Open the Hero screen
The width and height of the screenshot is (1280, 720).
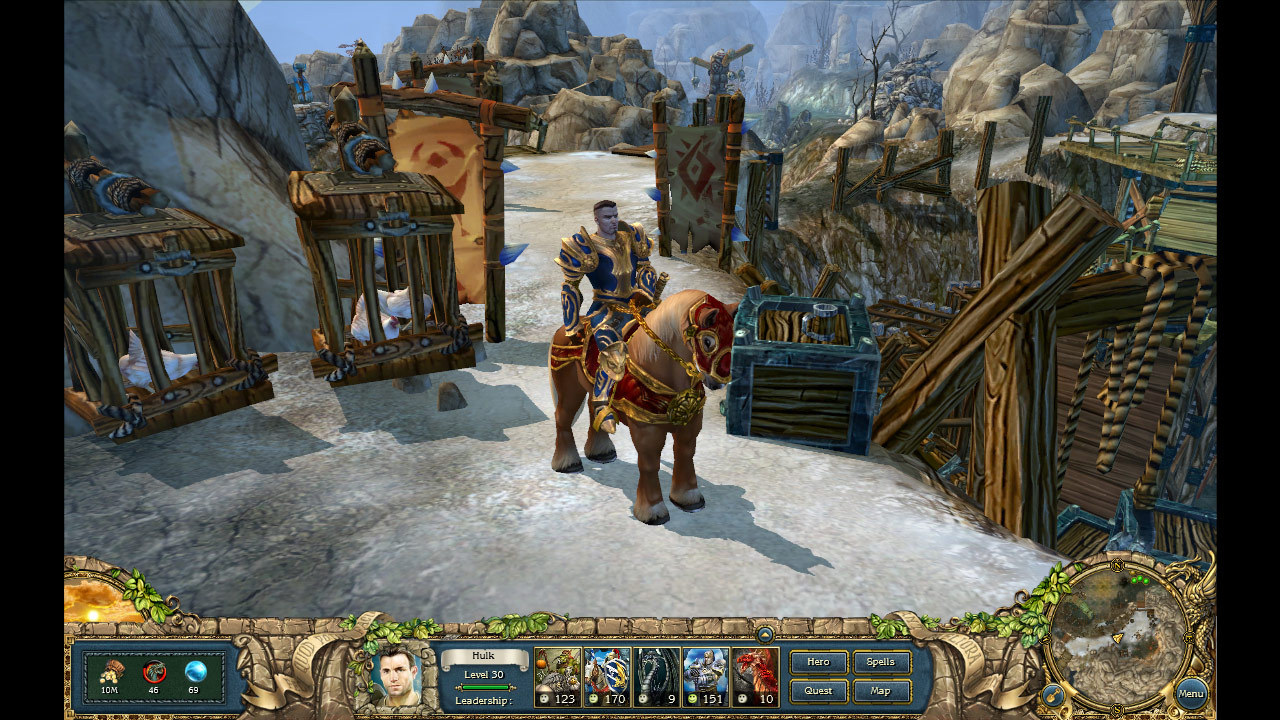coord(817,662)
